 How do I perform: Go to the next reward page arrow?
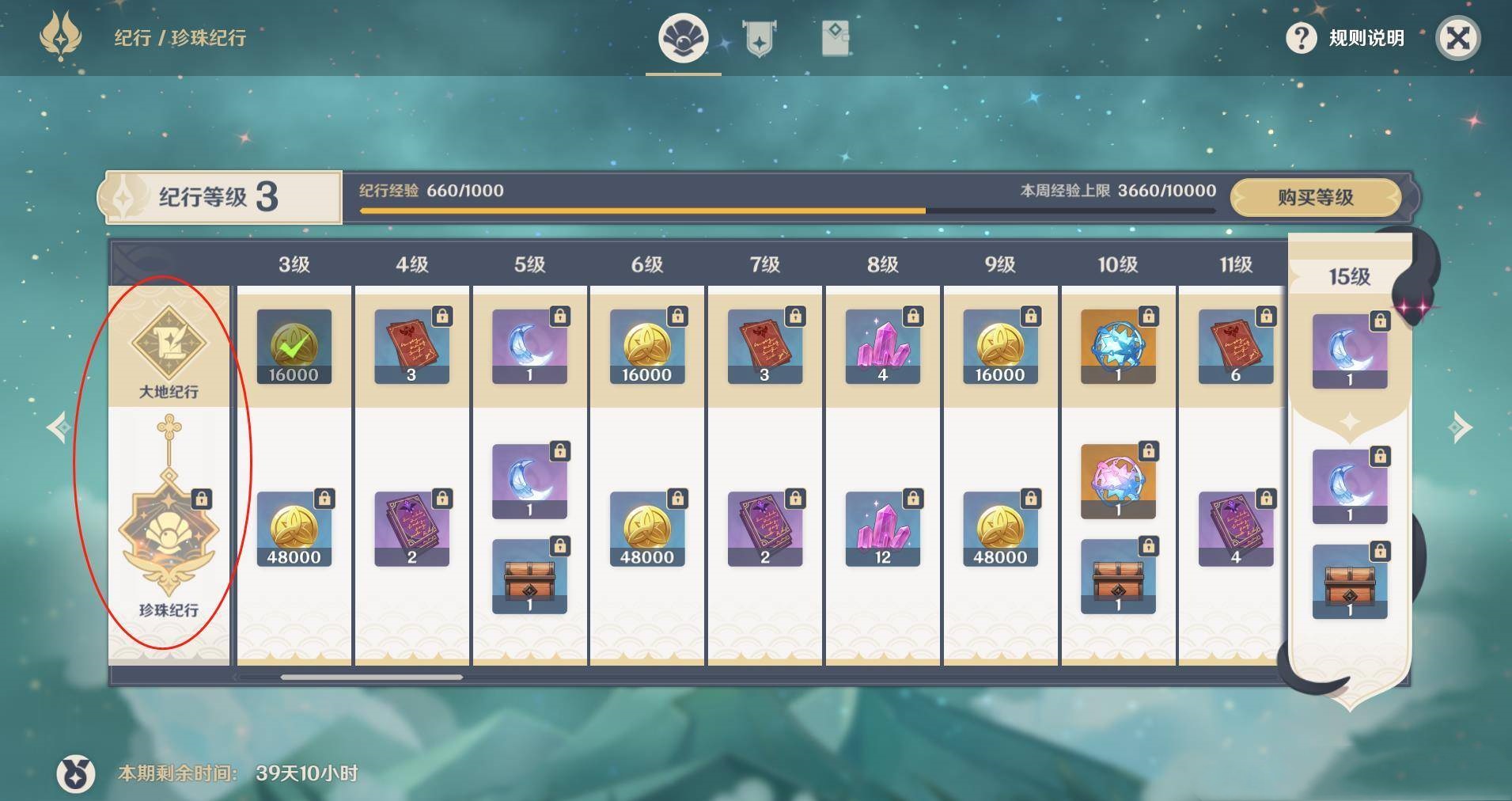pos(1460,427)
